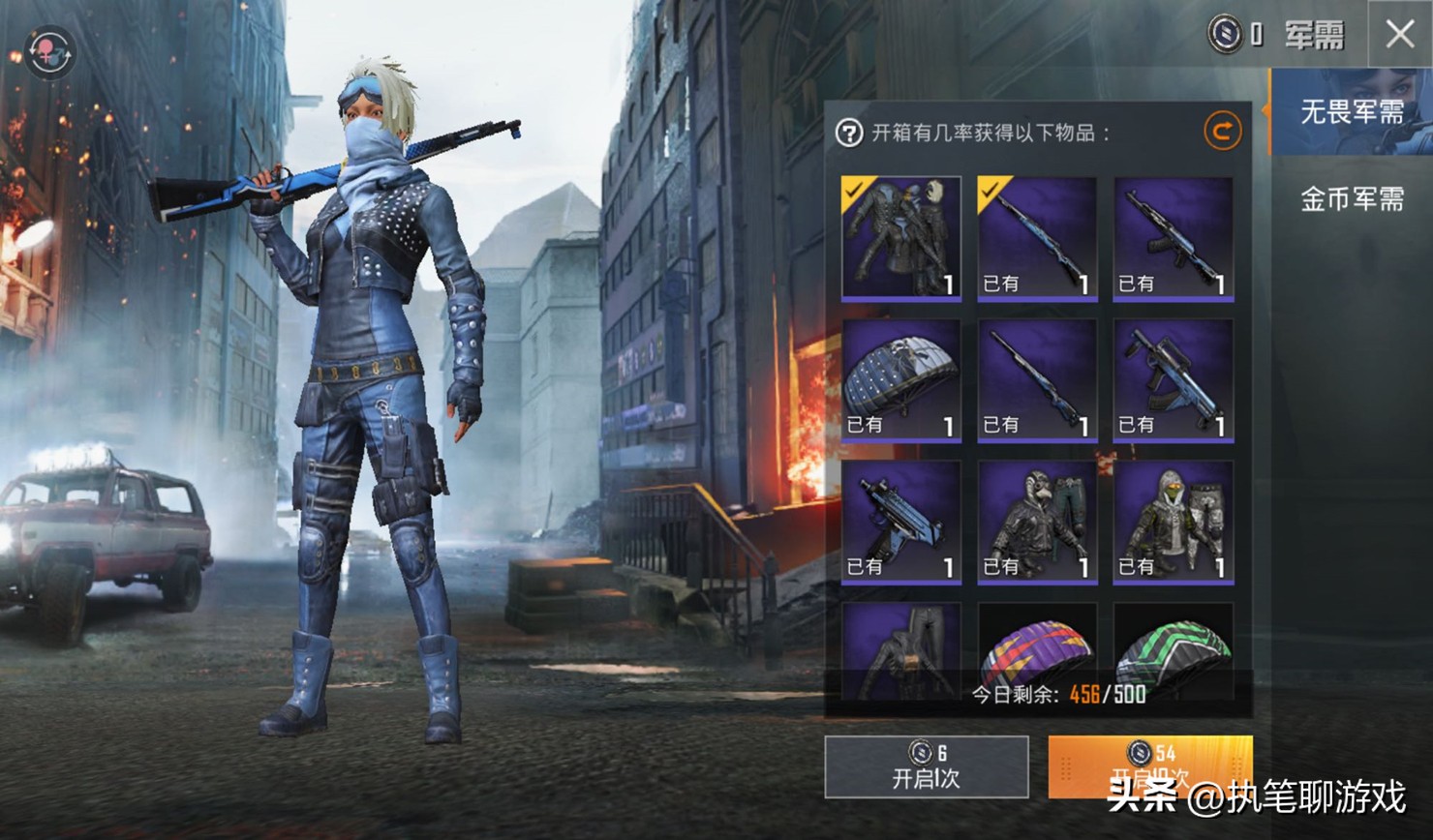Click the orange refresh arrow icon
The width and height of the screenshot is (1433, 840).
[x=1222, y=131]
